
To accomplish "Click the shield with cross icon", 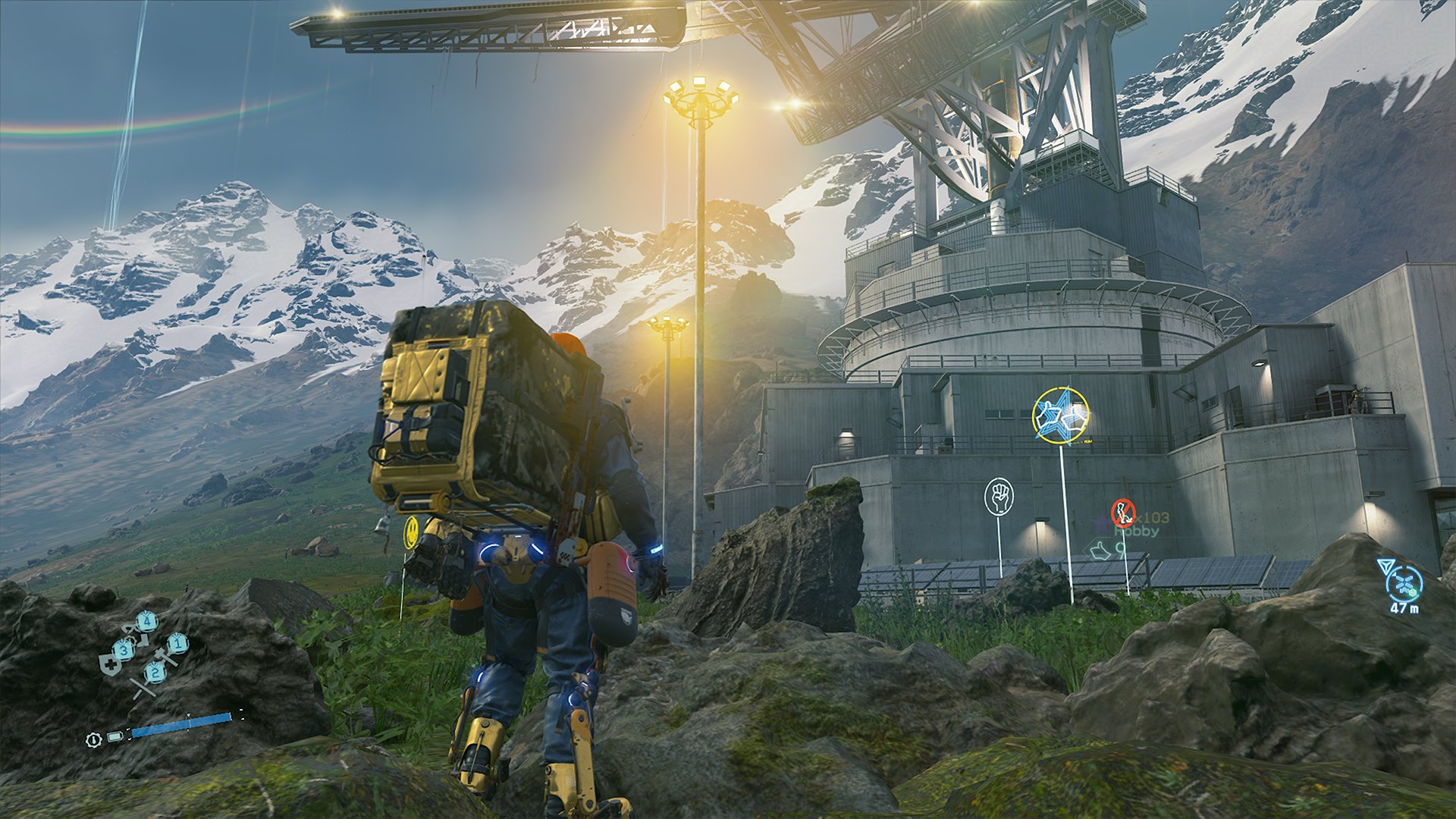I will pyautogui.click(x=110, y=665).
